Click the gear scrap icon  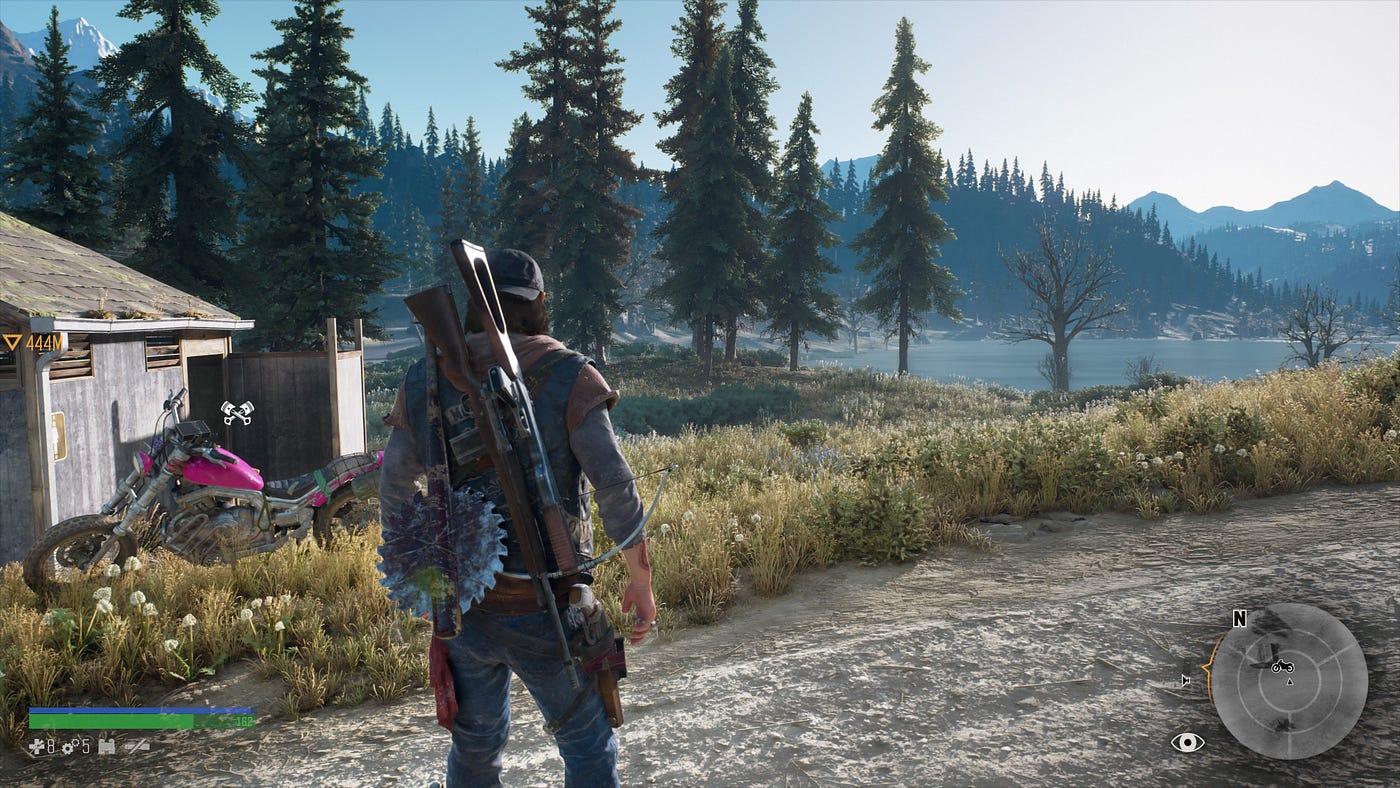(69, 746)
